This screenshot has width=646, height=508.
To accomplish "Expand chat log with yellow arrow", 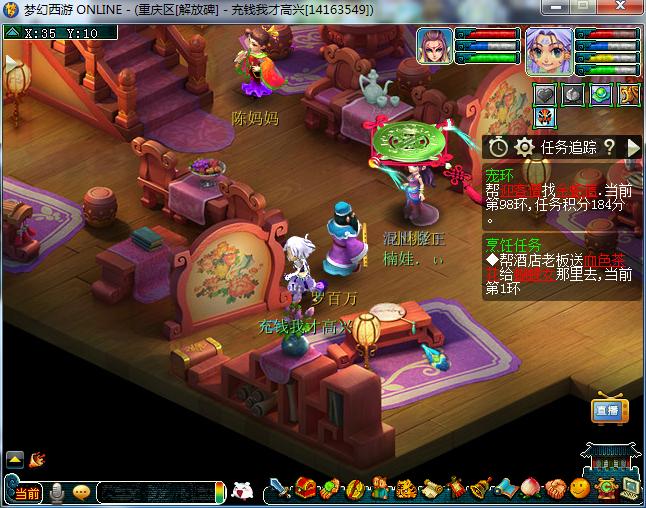I will click(15, 460).
